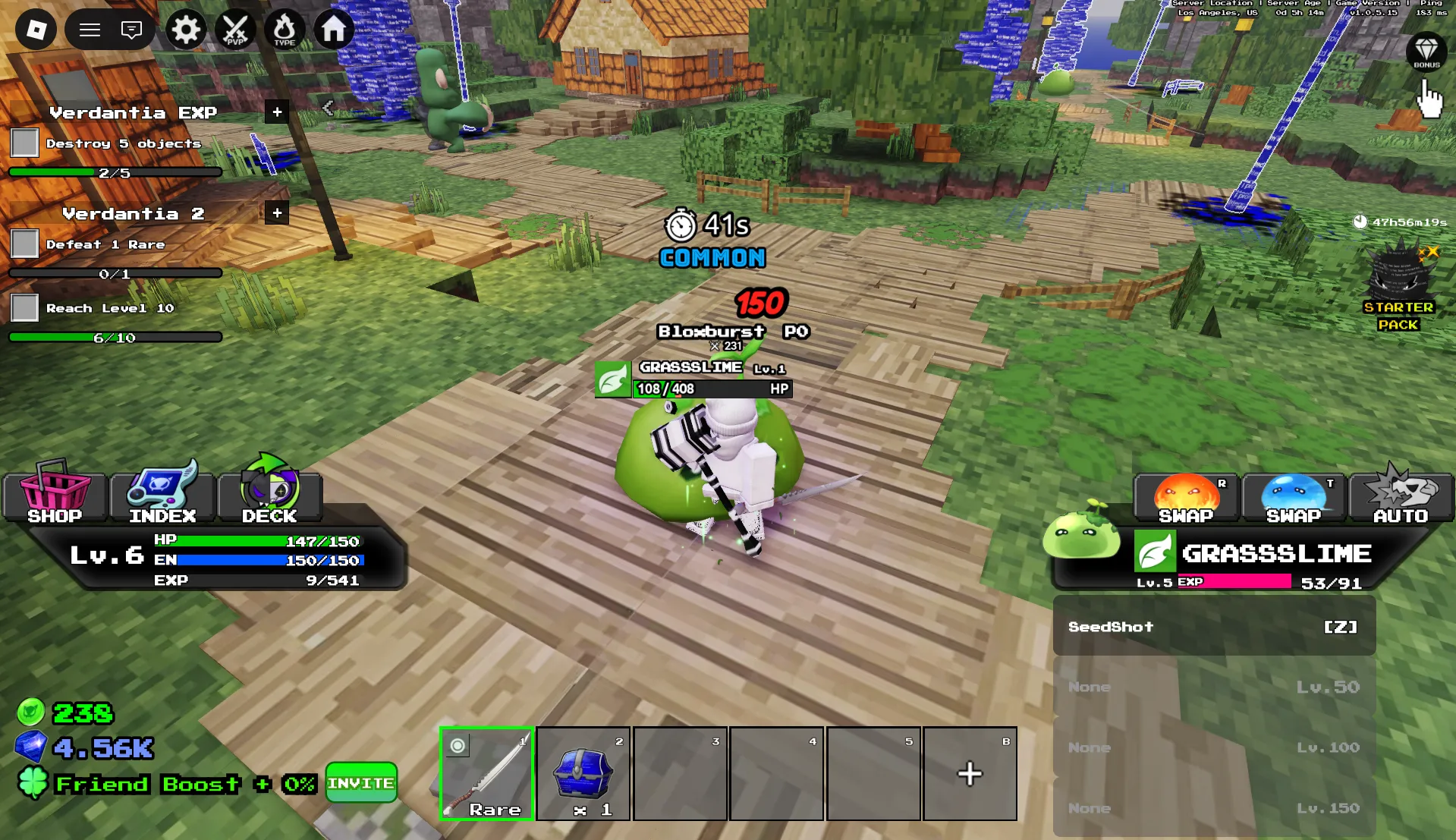Enable AUTO battle mode
Screen dimensions: 1456x840
1401,498
